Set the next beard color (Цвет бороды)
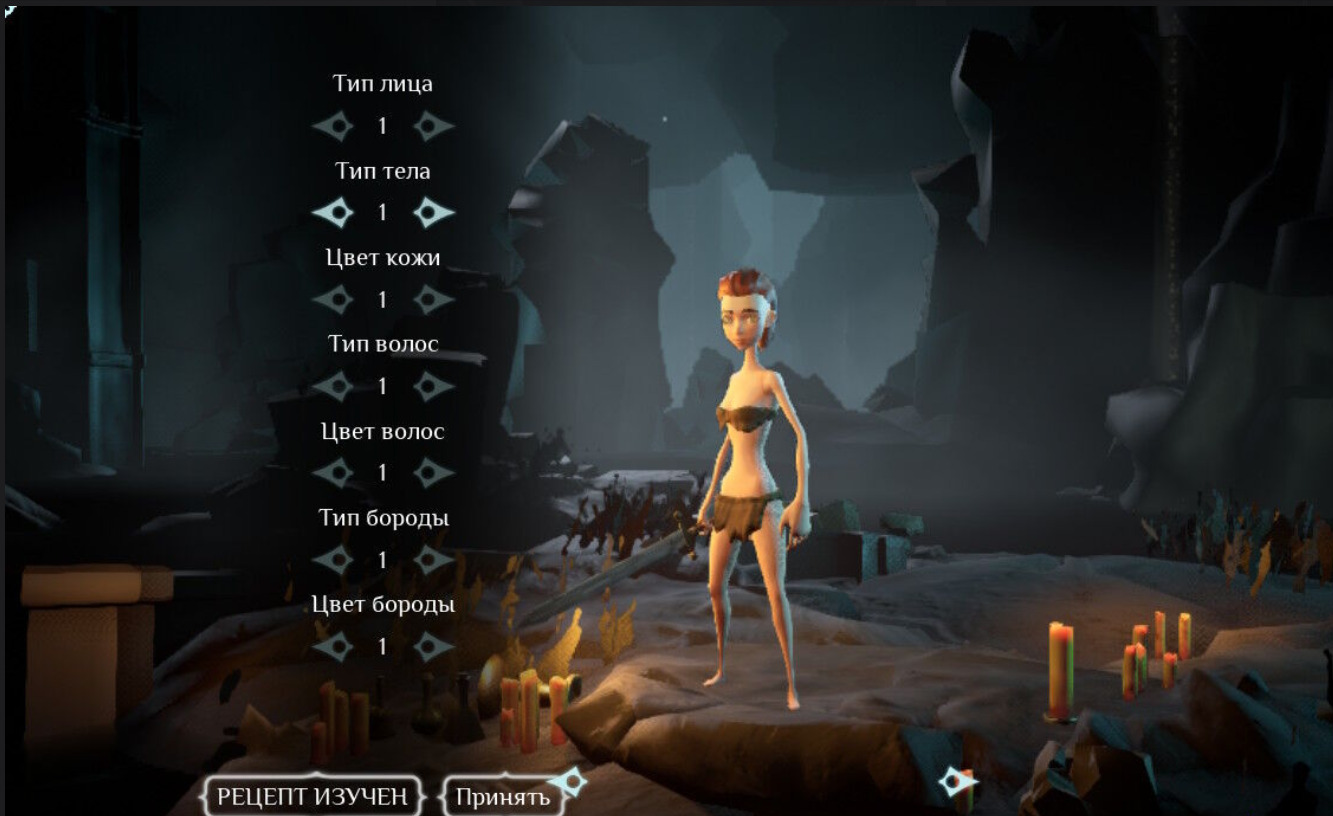 [433, 647]
